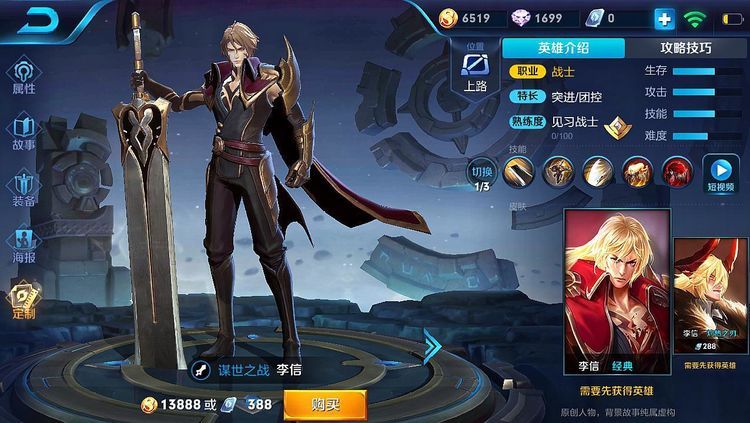Select the 定制 customize section
Viewport: 750px width, 423px height.
point(24,298)
